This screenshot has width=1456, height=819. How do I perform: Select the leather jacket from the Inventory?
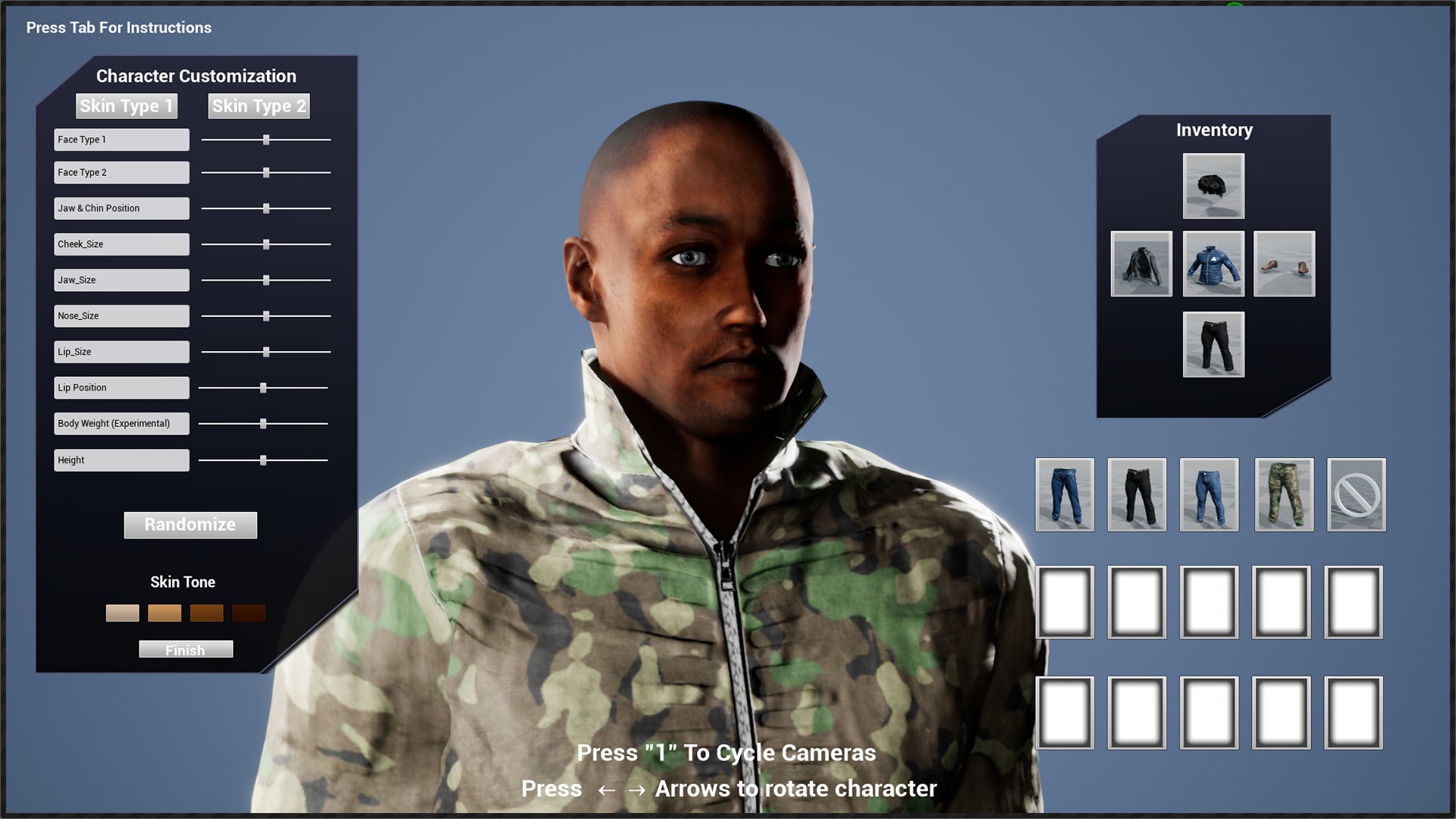tap(1141, 264)
